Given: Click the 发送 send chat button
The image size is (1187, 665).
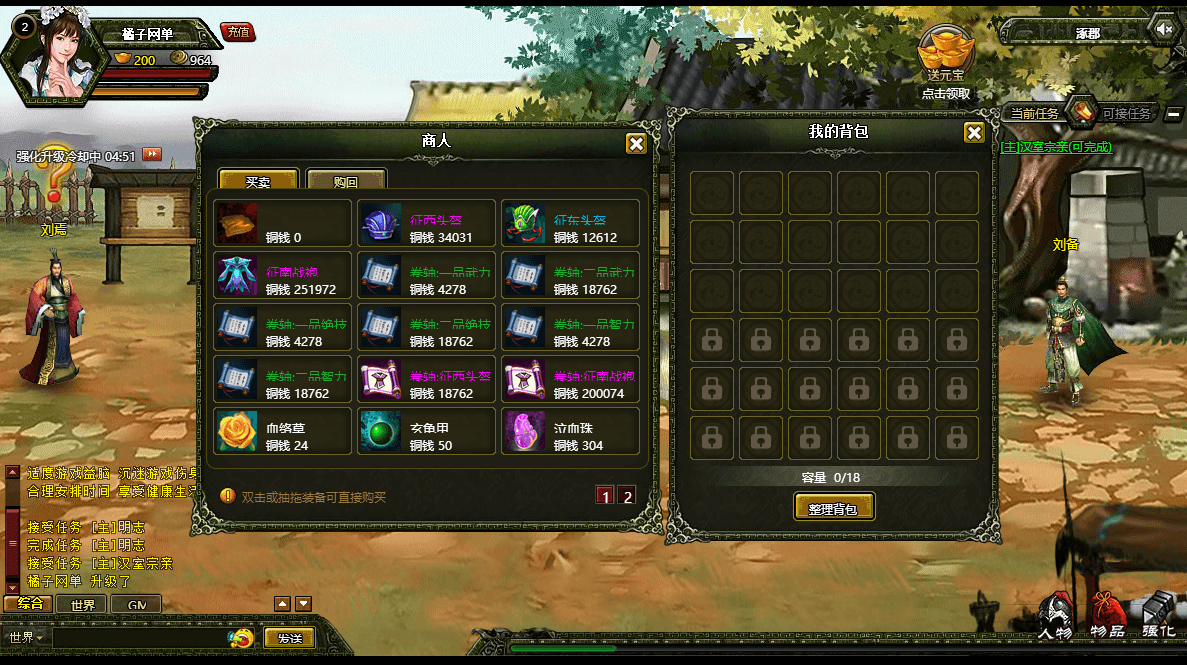Looking at the screenshot, I should click(x=290, y=638).
